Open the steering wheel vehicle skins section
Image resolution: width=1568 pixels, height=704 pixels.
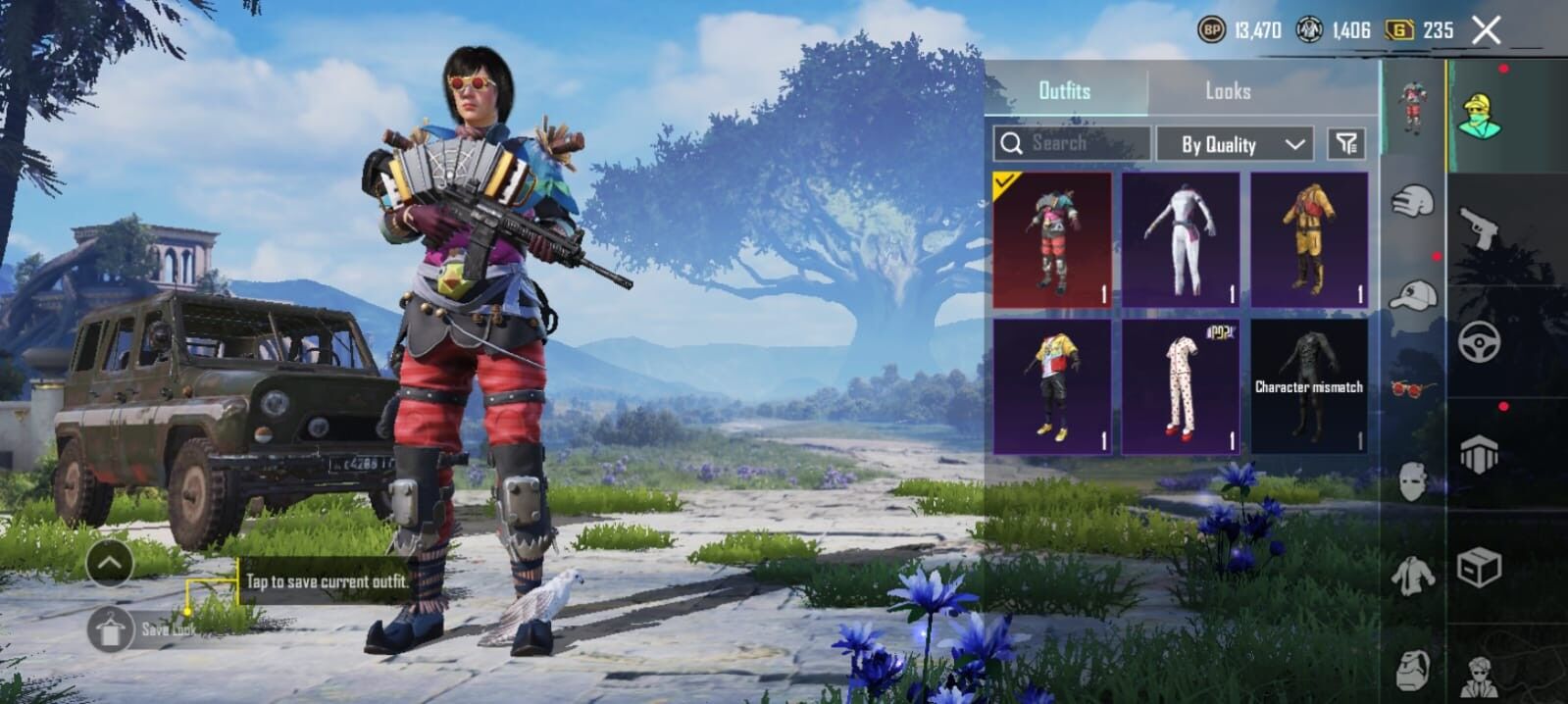[1479, 343]
